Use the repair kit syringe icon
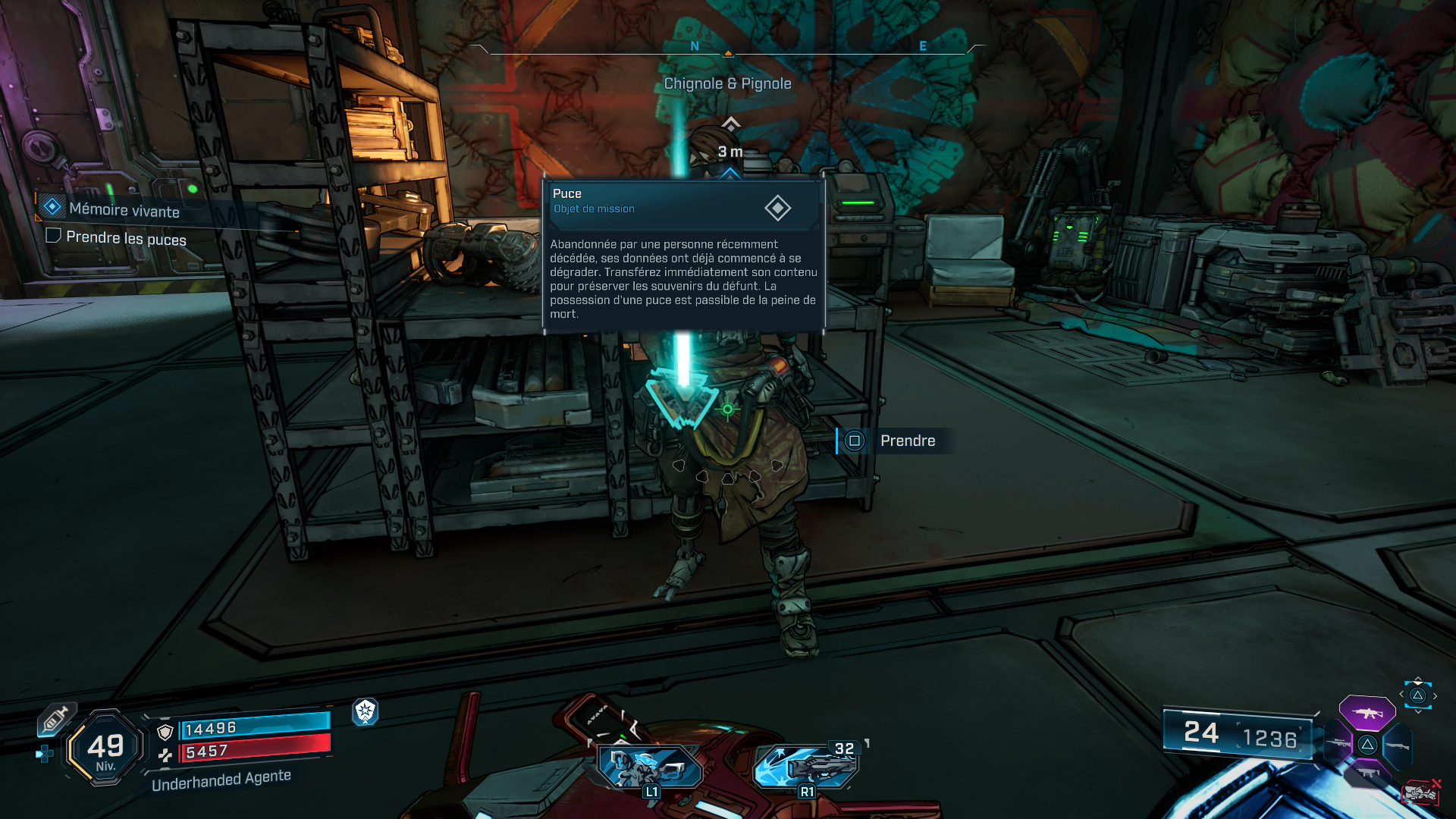Screen dimensions: 1456x819 pos(55,718)
